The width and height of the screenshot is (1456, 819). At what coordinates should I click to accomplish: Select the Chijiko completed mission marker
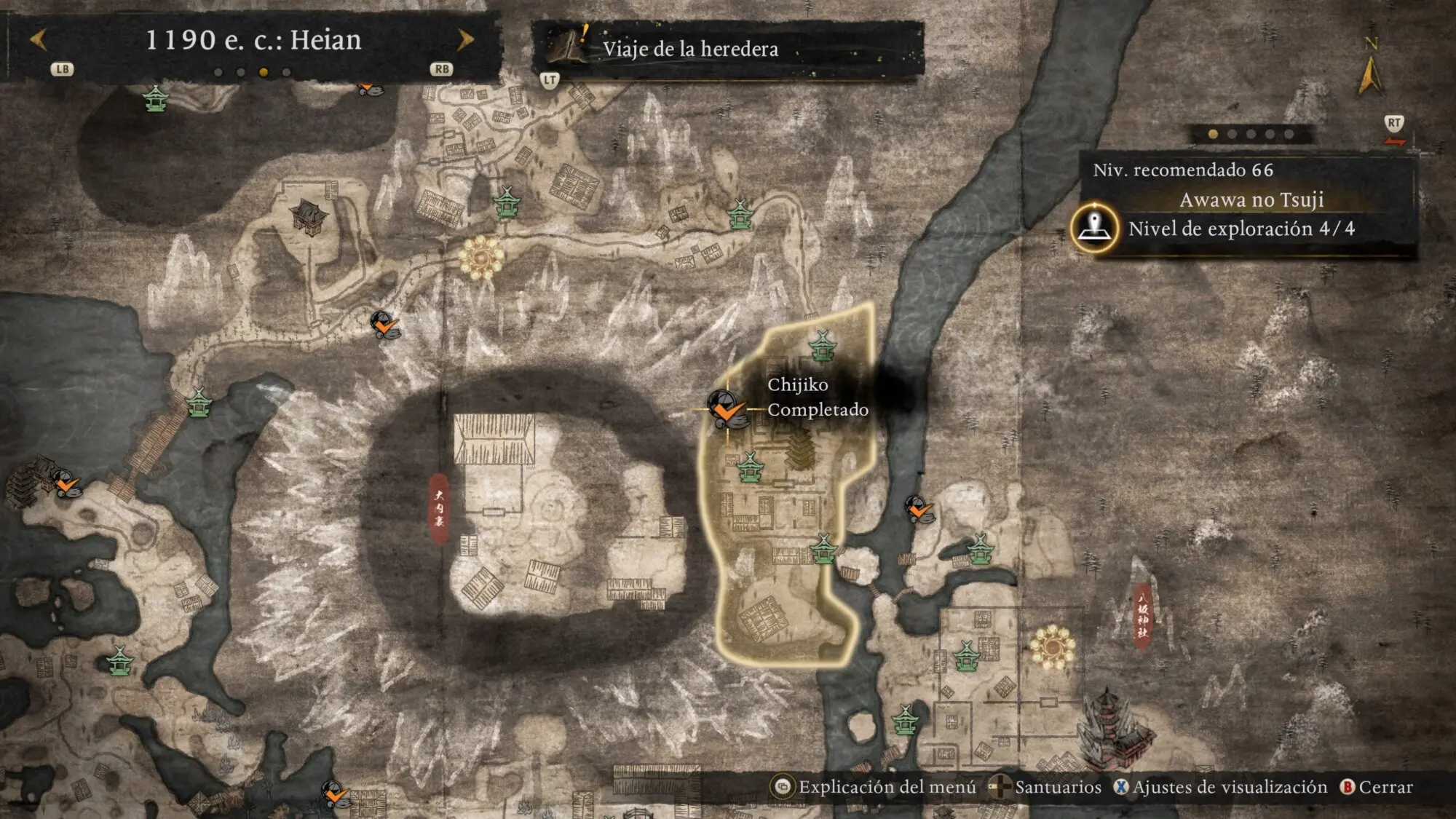[x=726, y=408]
